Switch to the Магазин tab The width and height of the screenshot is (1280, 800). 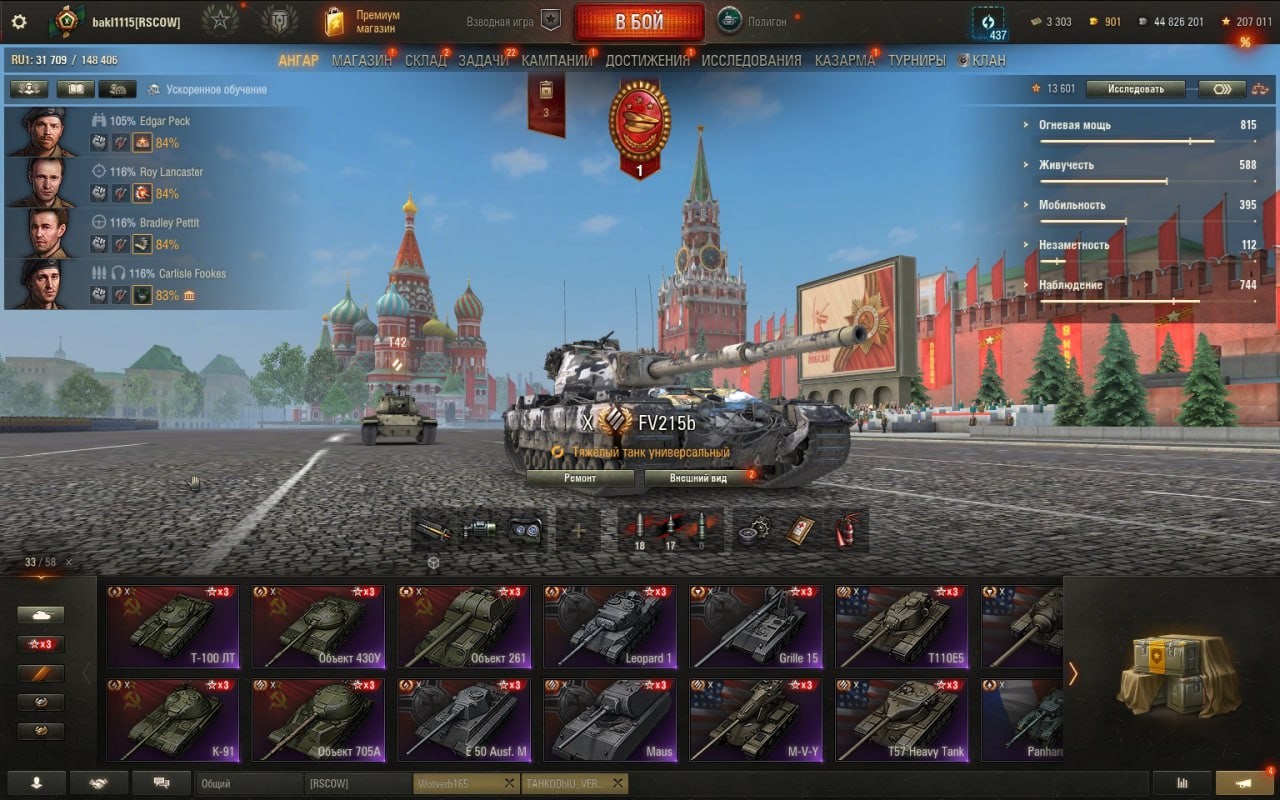[361, 60]
